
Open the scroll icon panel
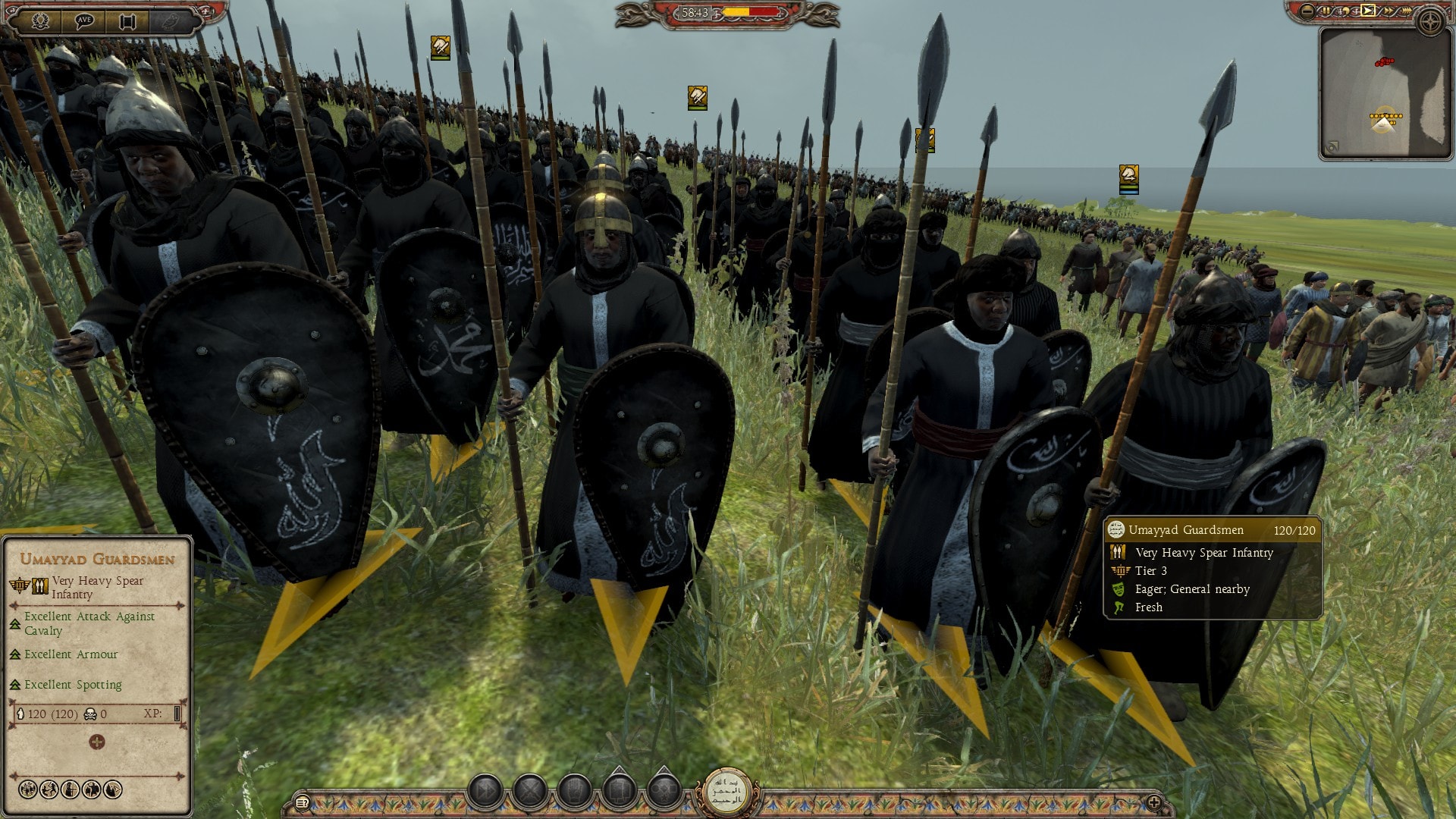coord(127,20)
